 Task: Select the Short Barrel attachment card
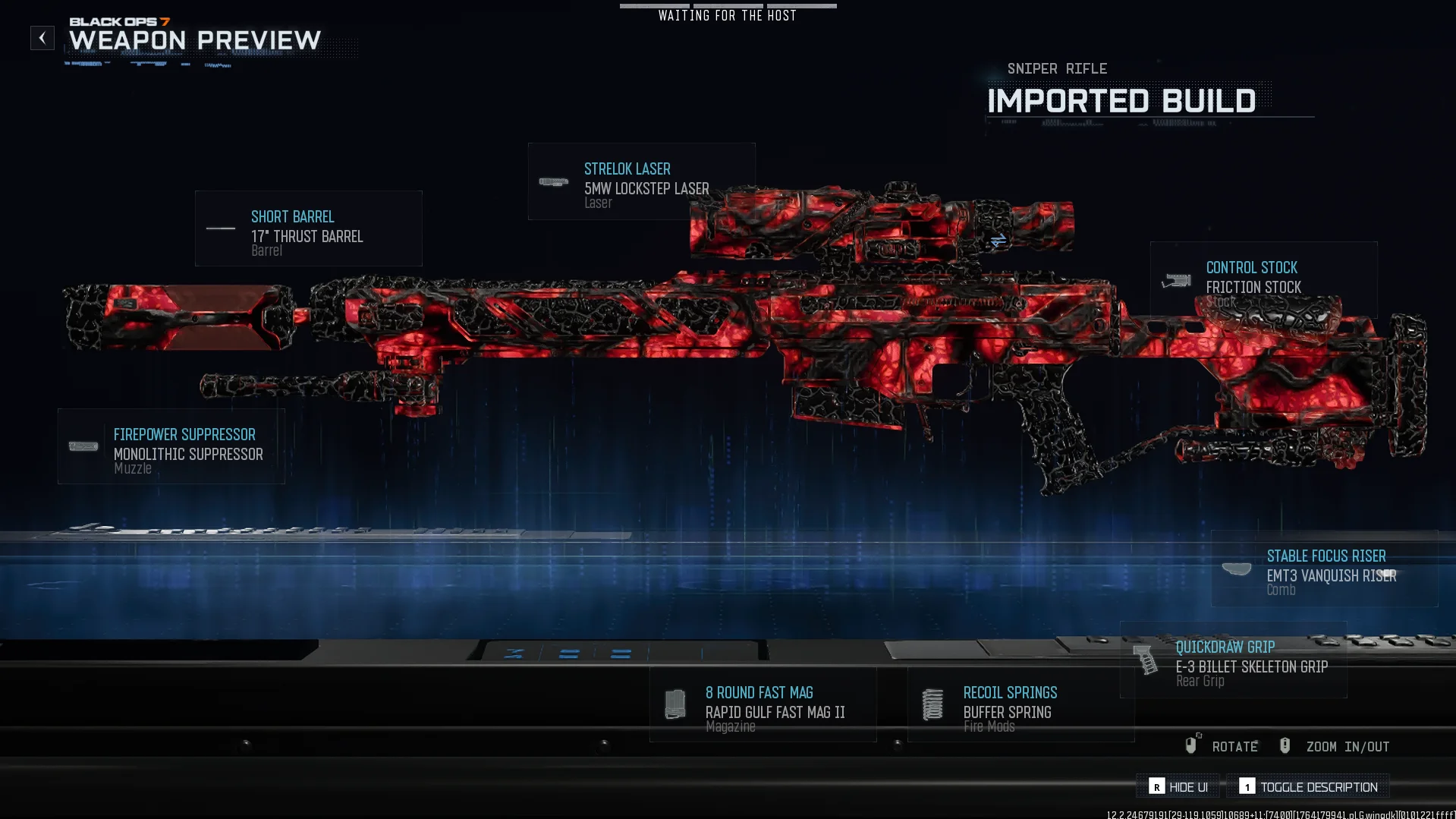point(308,228)
